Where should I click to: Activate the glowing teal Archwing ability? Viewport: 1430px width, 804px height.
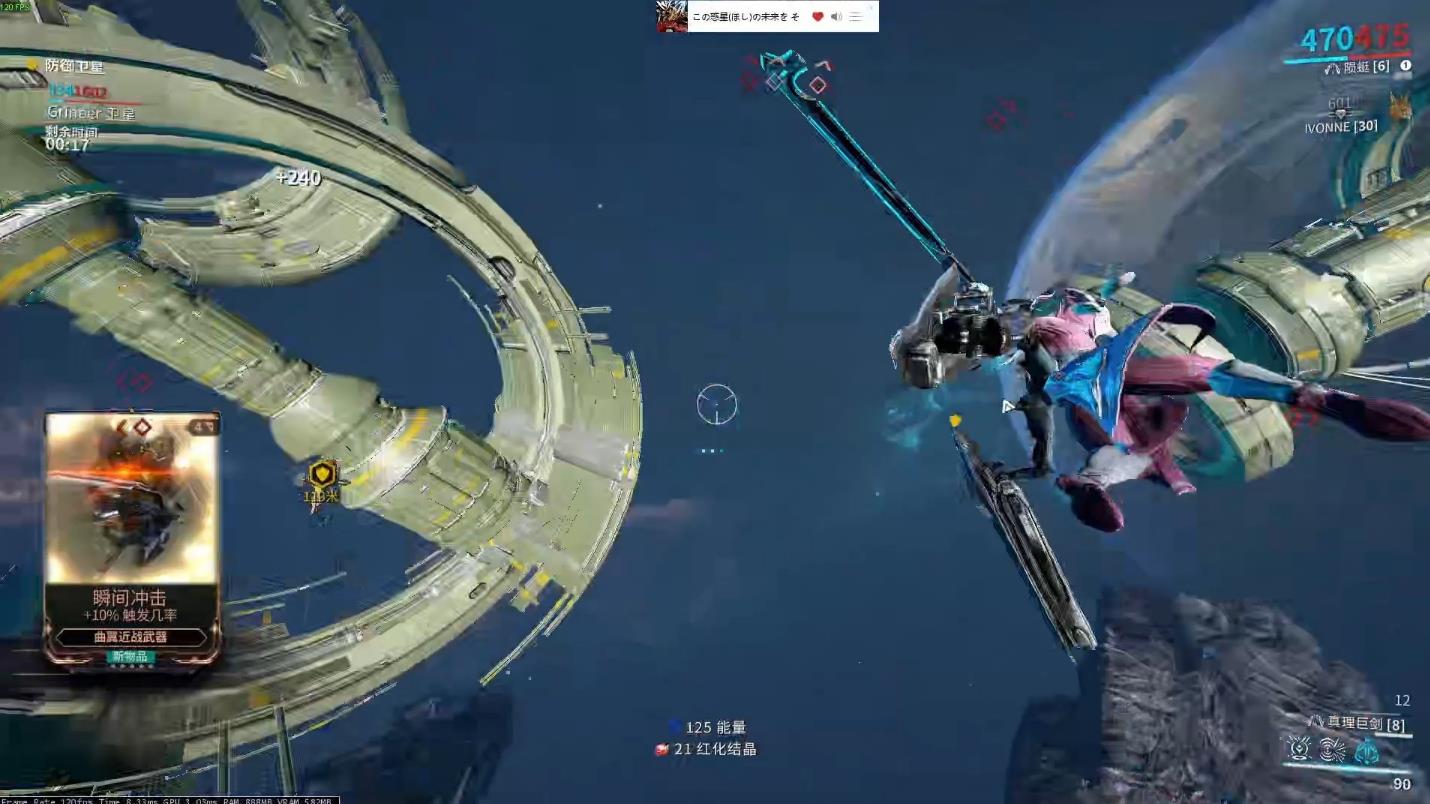coord(1366,749)
